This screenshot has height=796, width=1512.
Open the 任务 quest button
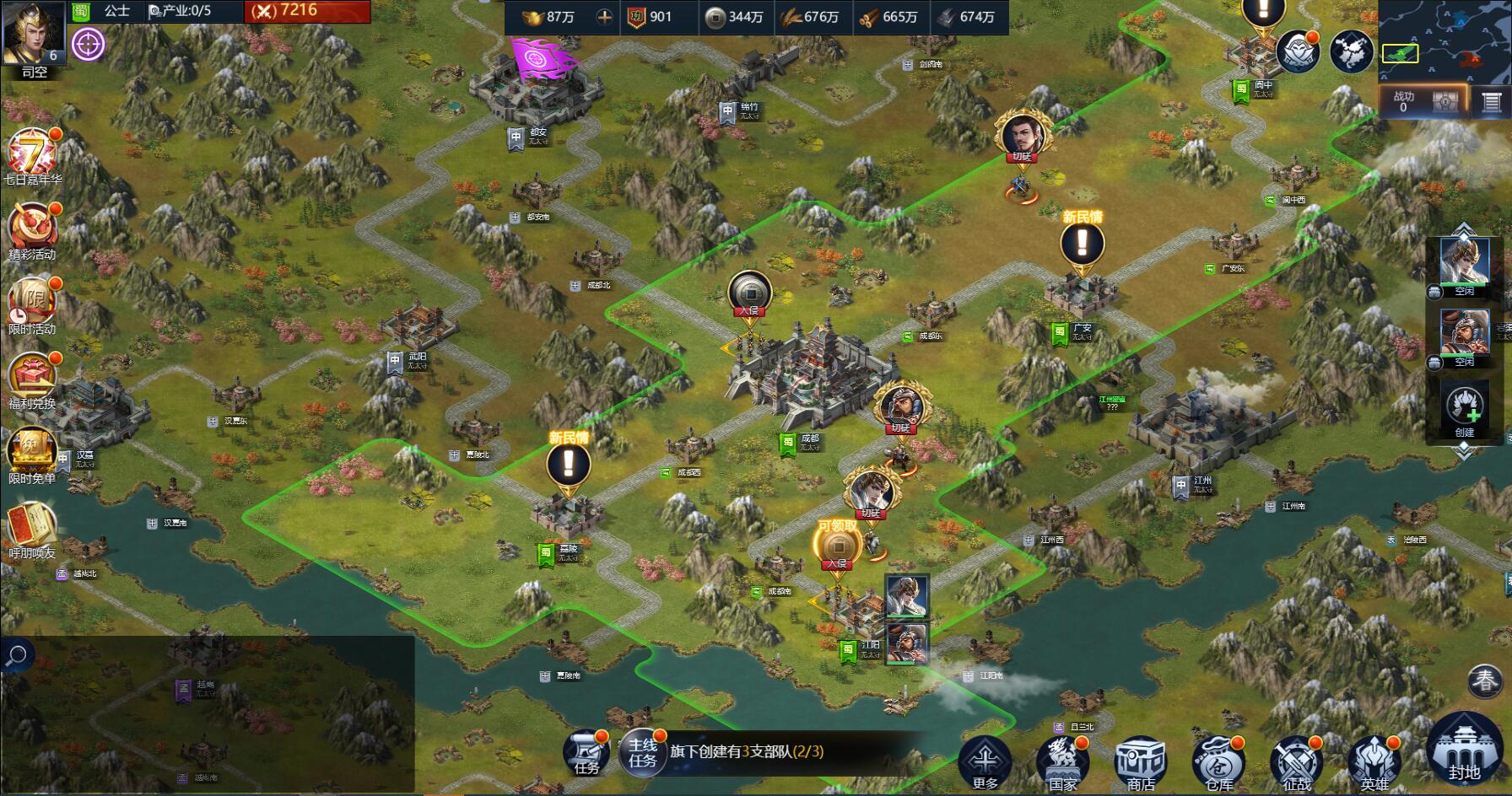tap(587, 752)
